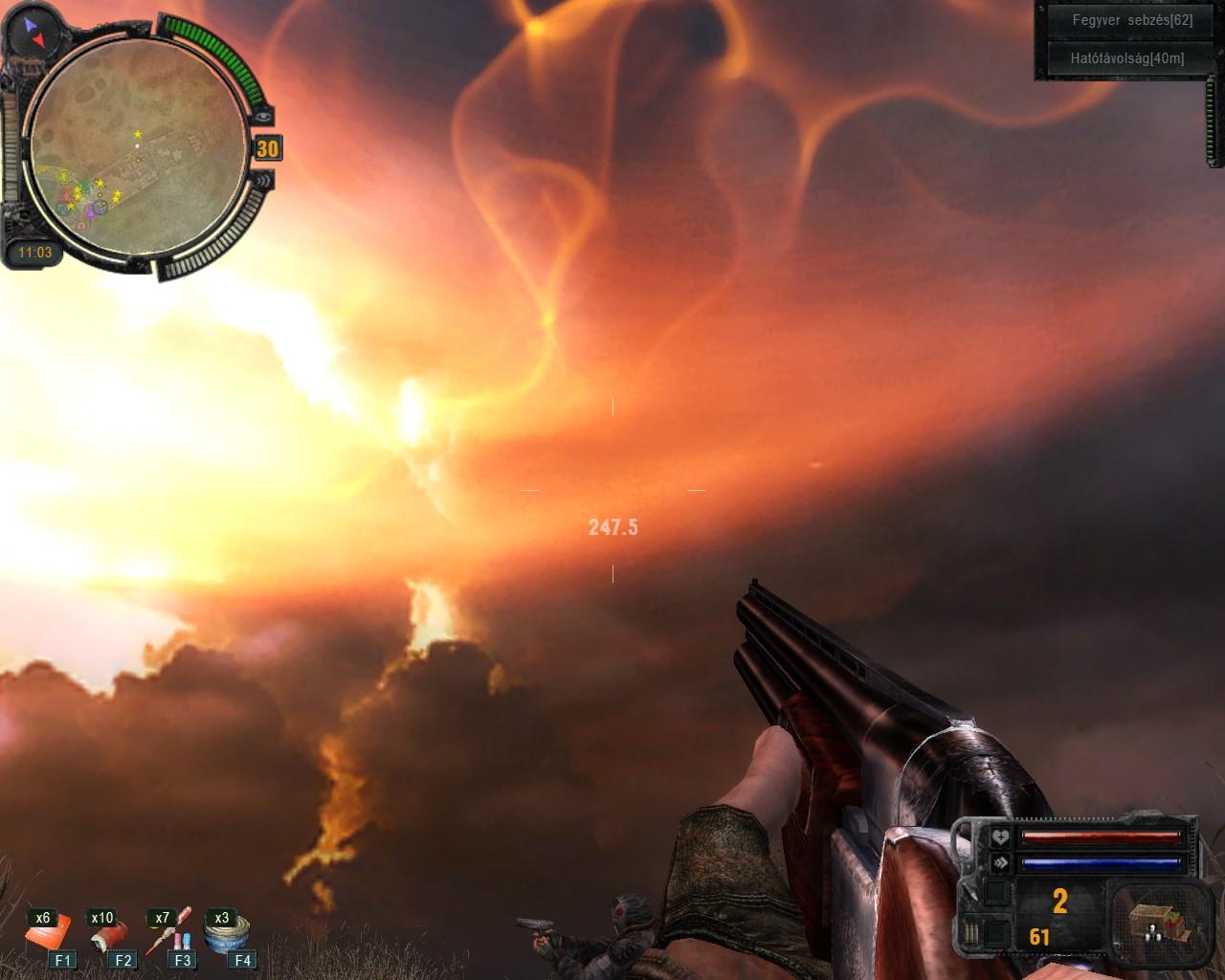1225x980 pixels.
Task: Click the compass with blue and red arrows
Action: 36,32
